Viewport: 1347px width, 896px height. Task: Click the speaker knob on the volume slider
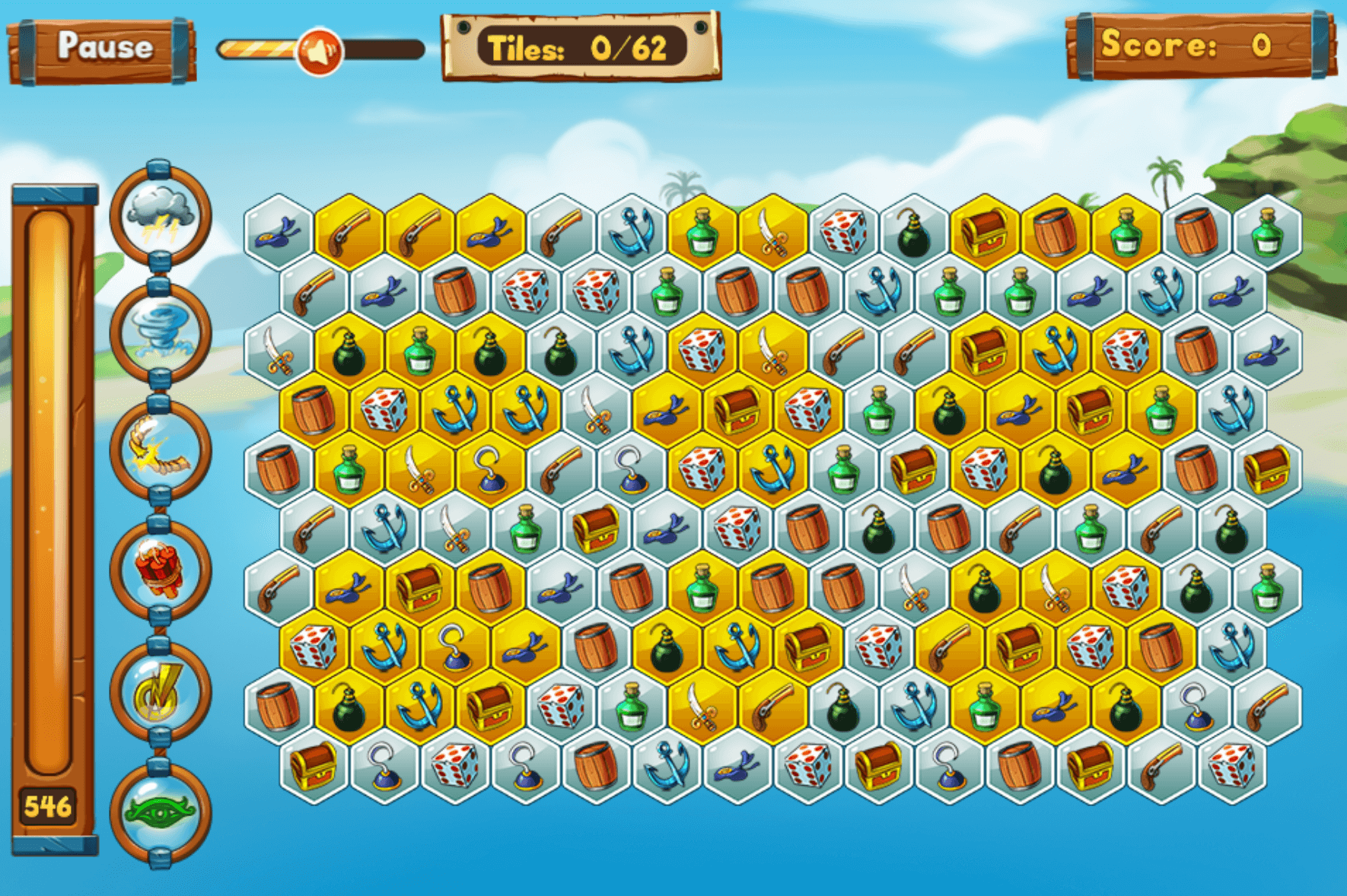click(x=320, y=52)
